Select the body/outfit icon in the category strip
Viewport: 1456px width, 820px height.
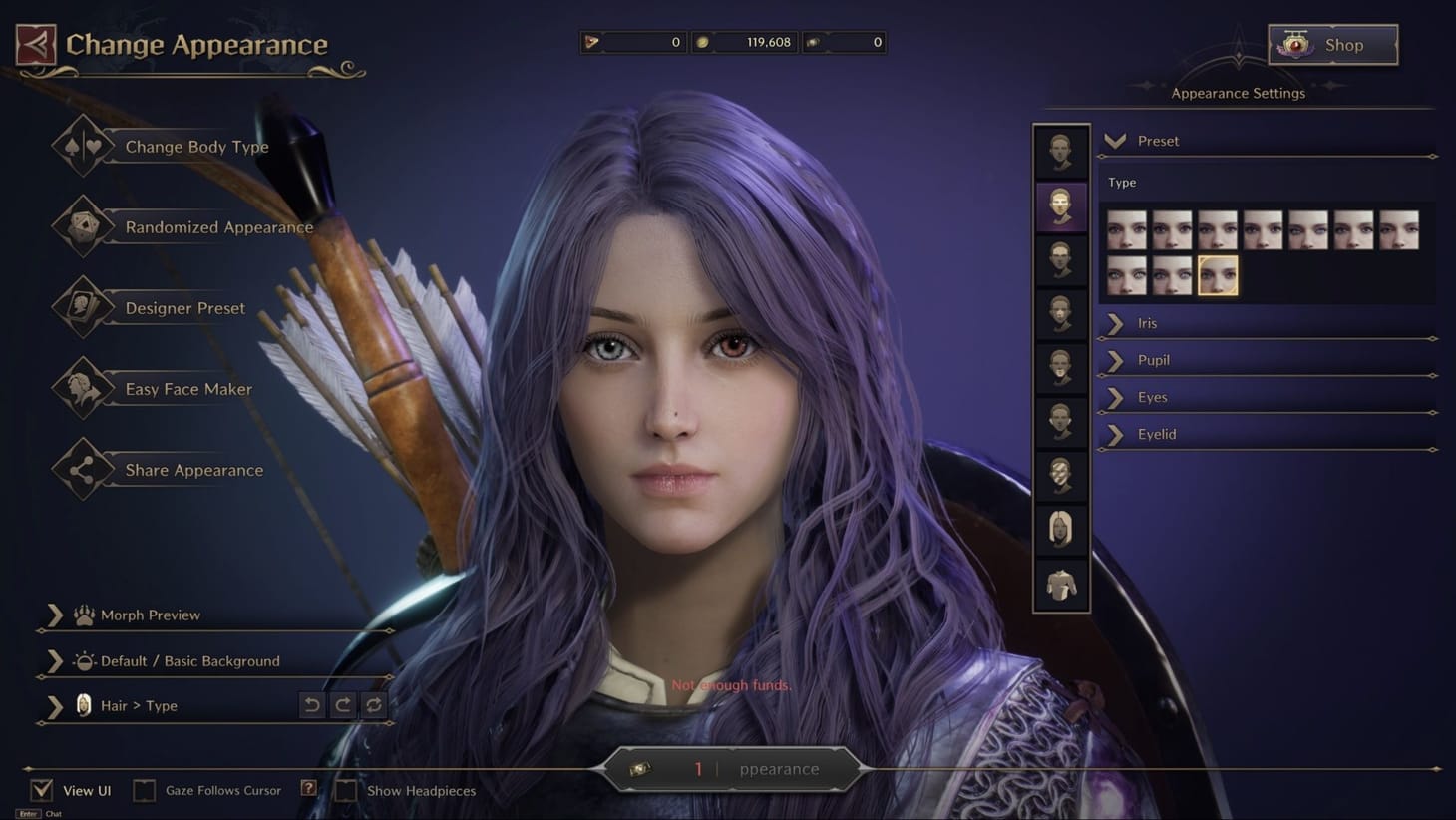pos(1060,585)
